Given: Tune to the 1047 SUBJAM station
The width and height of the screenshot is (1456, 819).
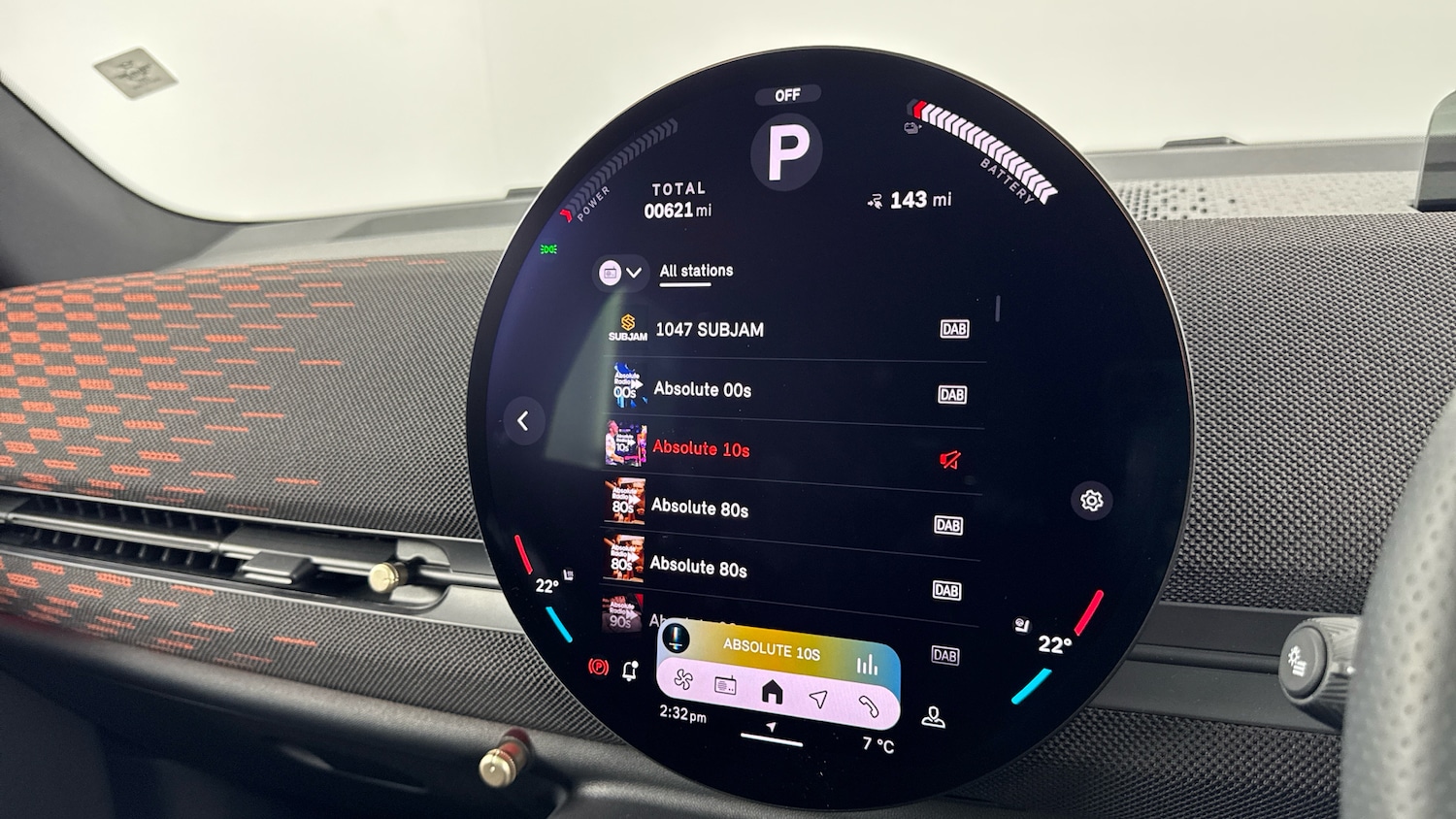Looking at the screenshot, I should coord(710,330).
